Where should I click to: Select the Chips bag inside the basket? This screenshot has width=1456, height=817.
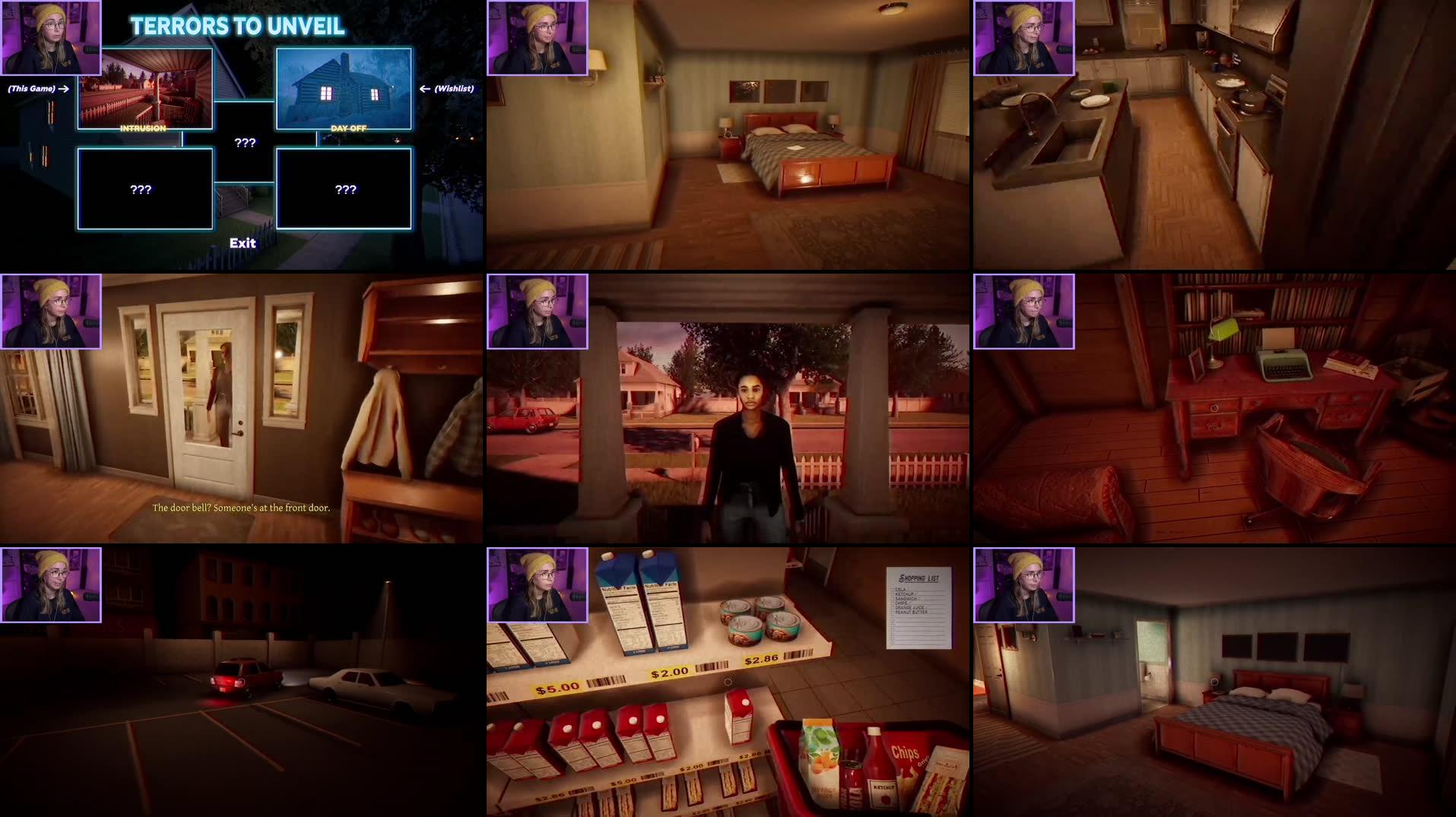pyautogui.click(x=905, y=752)
